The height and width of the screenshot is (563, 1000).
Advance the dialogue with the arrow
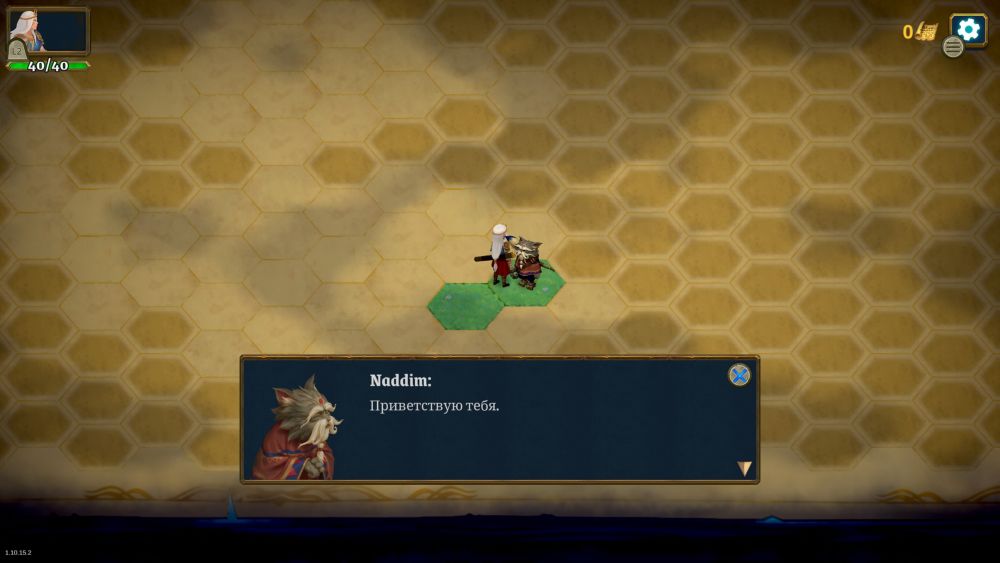(744, 468)
